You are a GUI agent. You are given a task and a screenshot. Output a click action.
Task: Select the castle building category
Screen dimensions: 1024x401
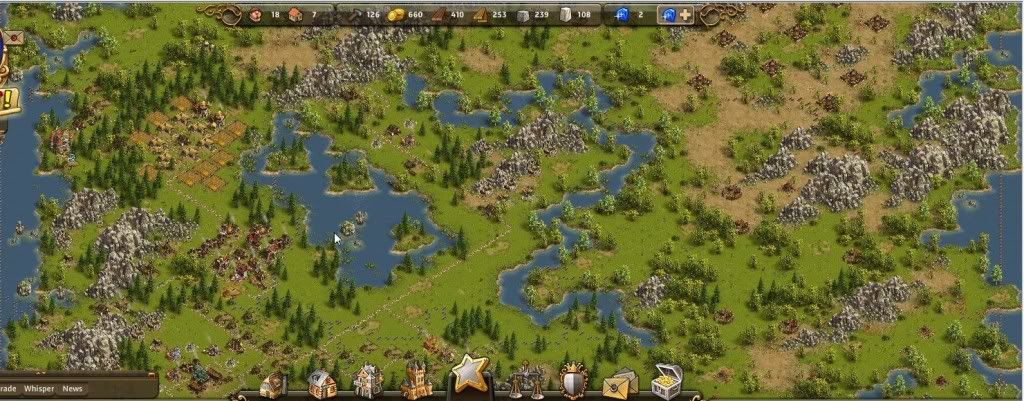(416, 381)
